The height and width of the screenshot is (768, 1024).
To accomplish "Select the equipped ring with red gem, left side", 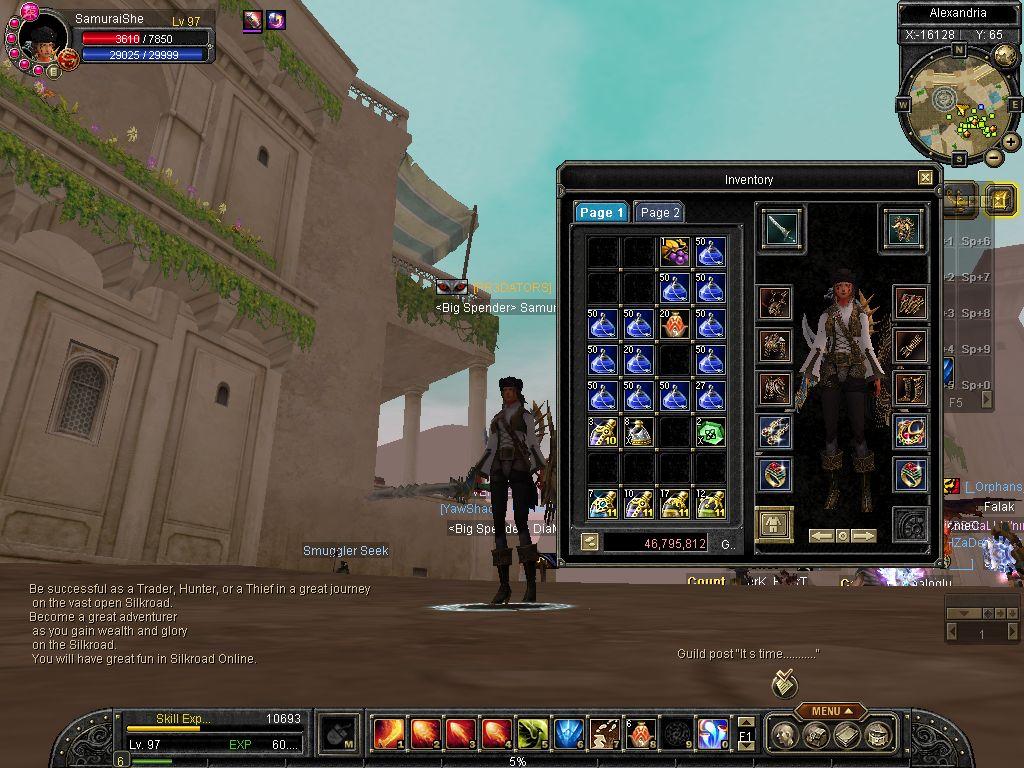I will point(775,473).
